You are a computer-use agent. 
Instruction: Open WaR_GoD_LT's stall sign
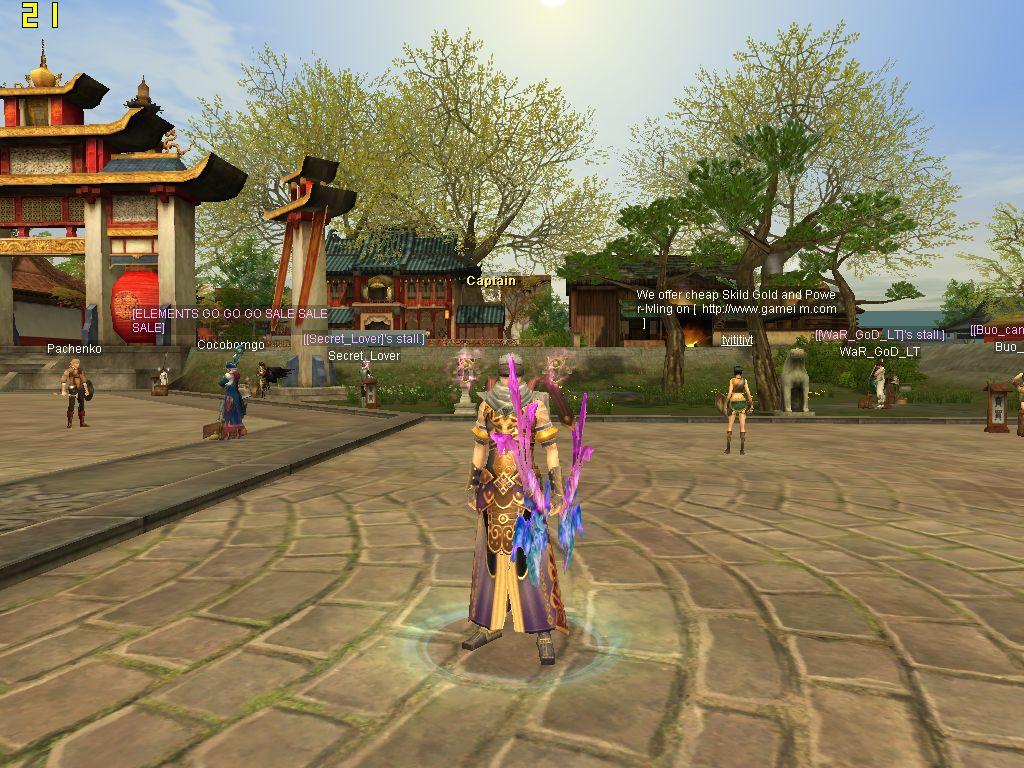[879, 335]
